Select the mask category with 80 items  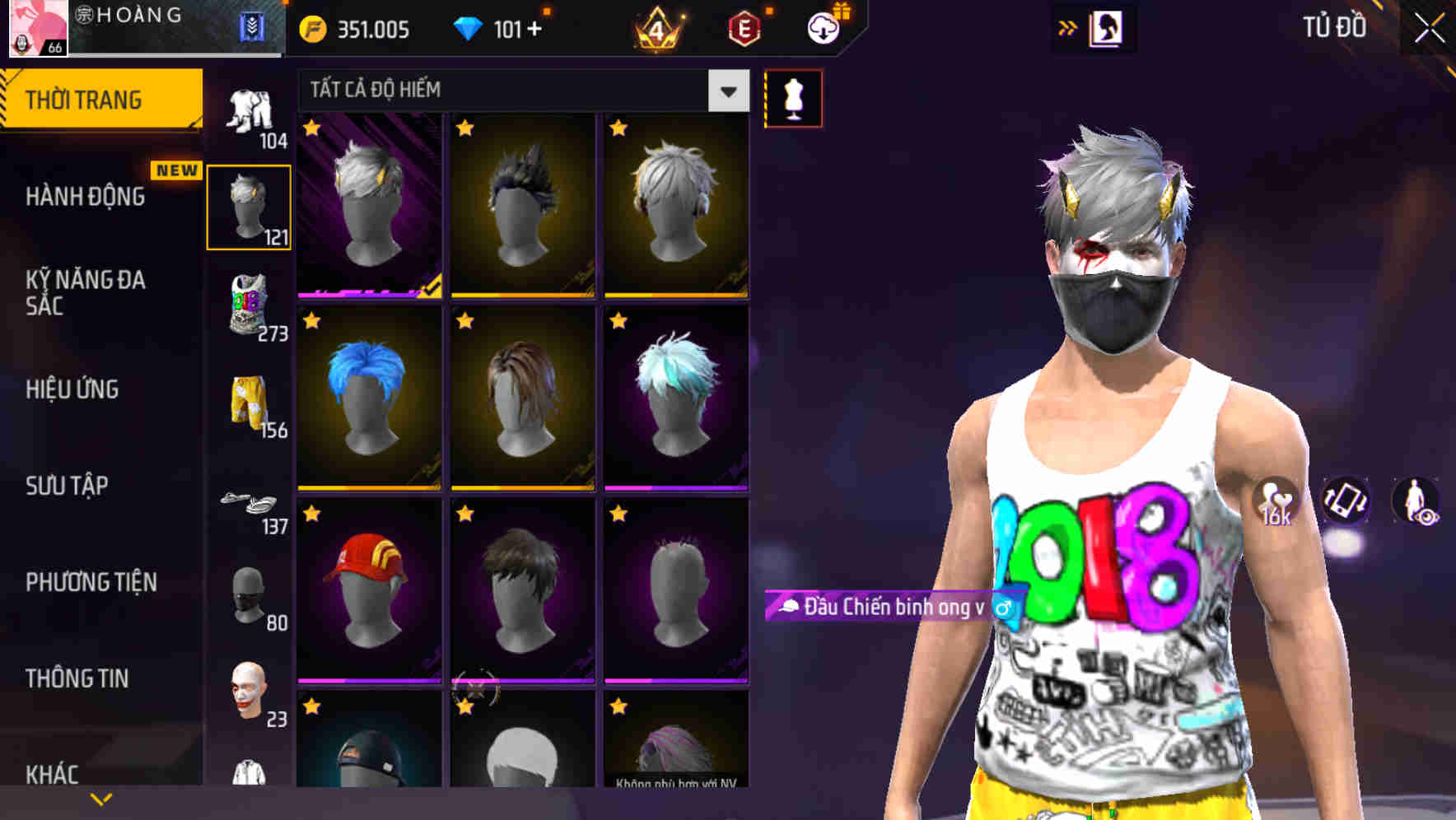tap(250, 596)
